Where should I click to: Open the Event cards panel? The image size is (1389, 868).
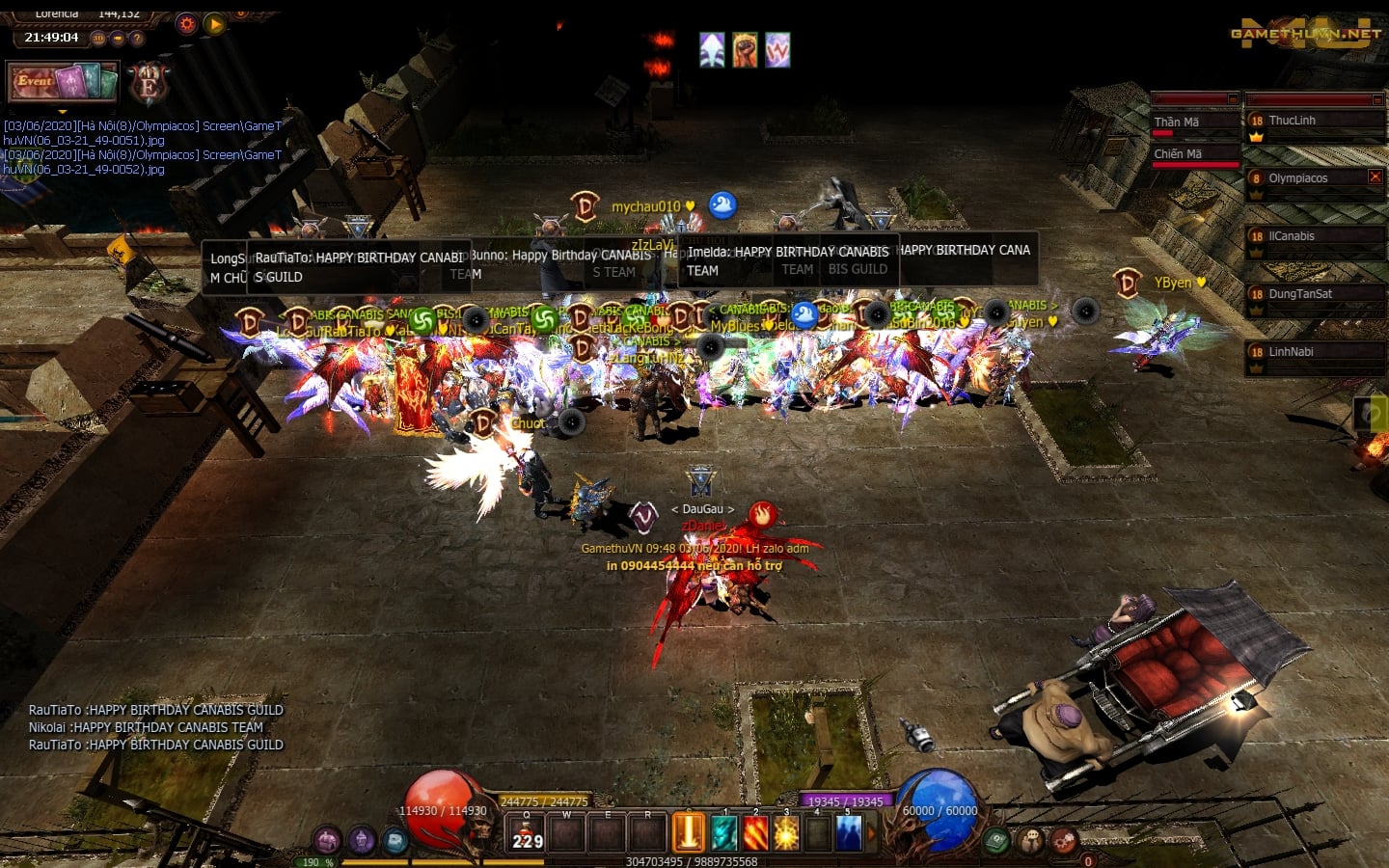click(63, 82)
